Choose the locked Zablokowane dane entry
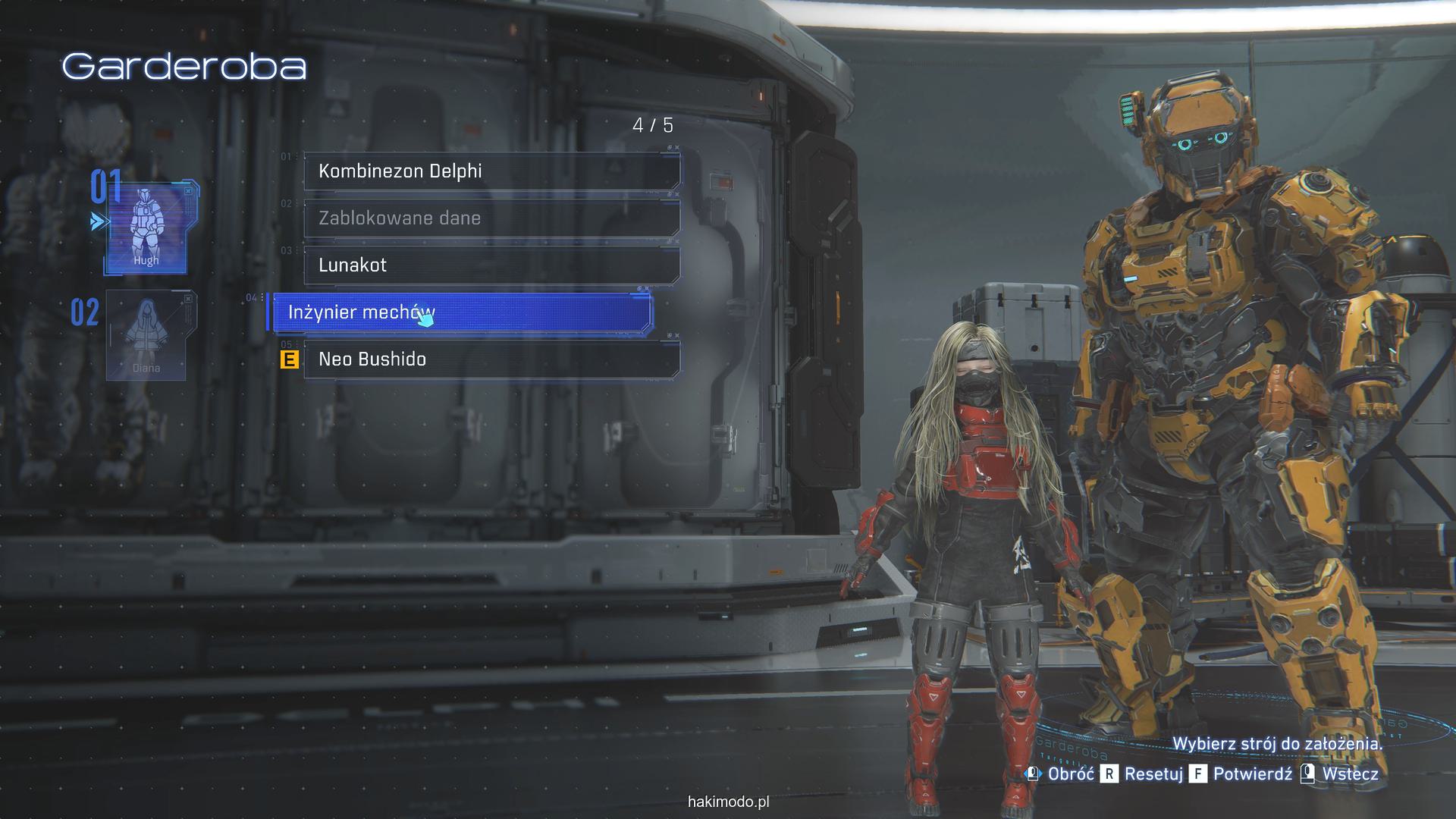Viewport: 1456px width, 819px height. [491, 218]
